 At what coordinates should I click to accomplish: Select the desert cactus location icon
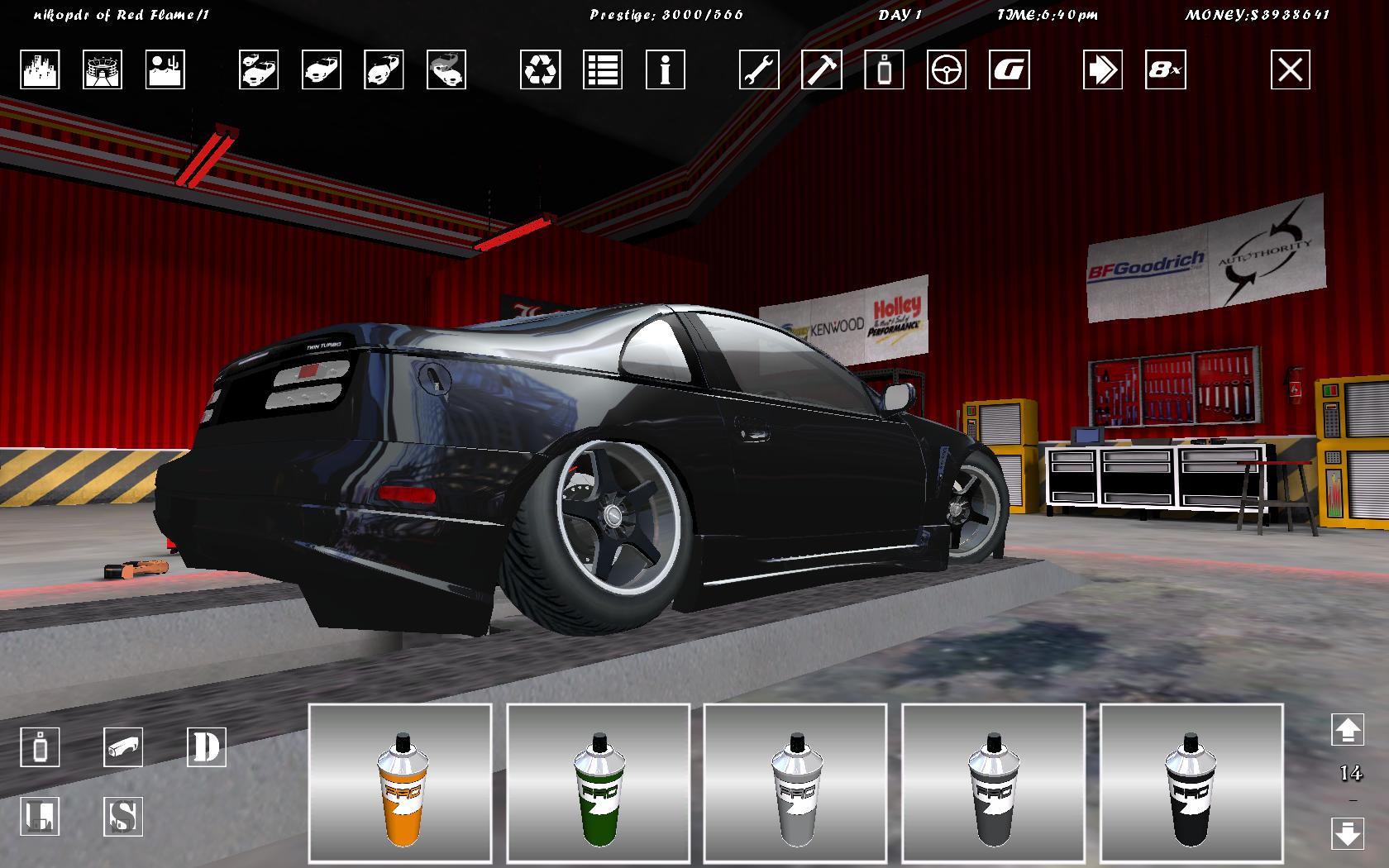[165, 69]
